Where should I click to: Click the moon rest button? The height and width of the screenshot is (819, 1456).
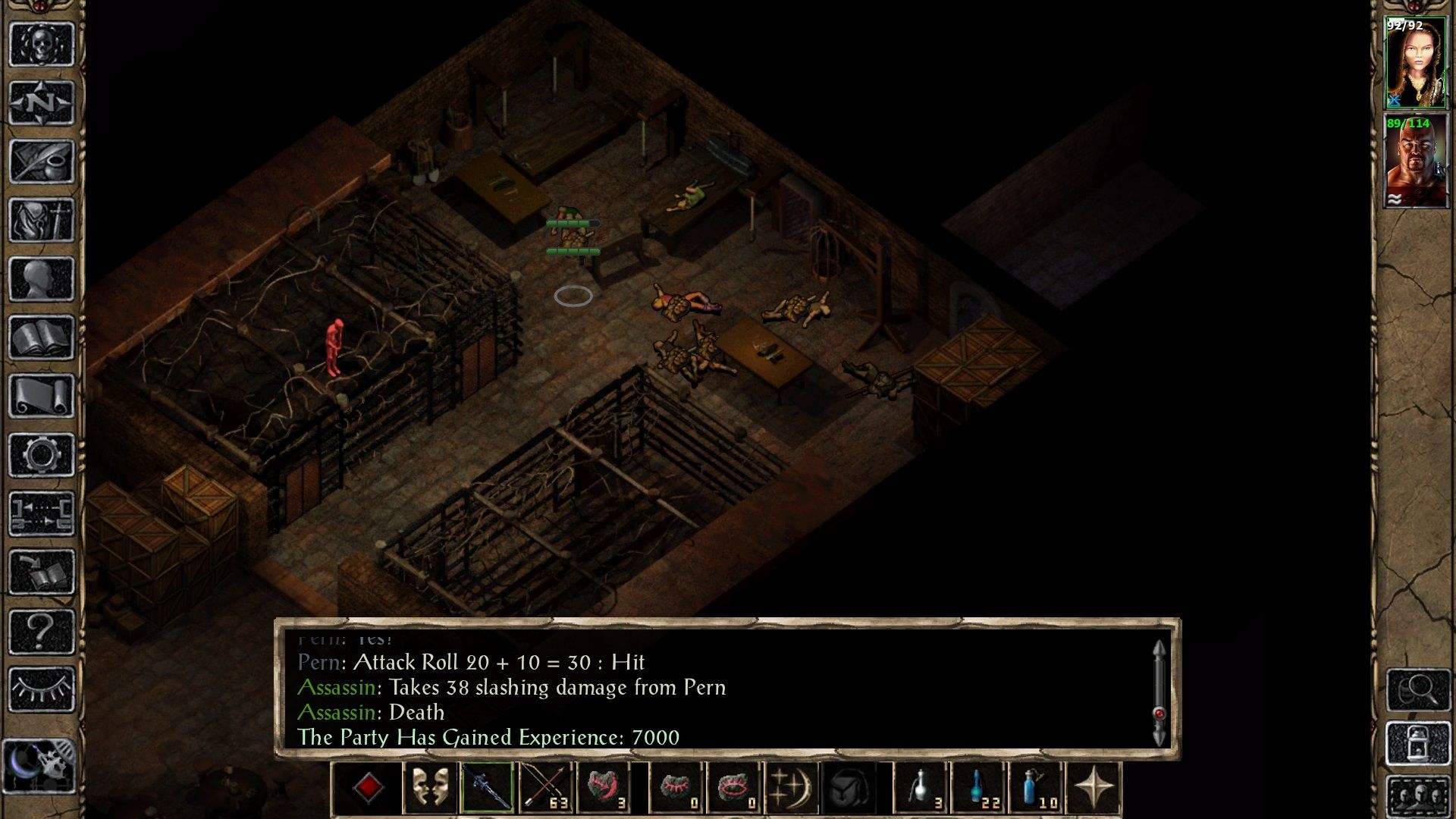pyautogui.click(x=39, y=766)
